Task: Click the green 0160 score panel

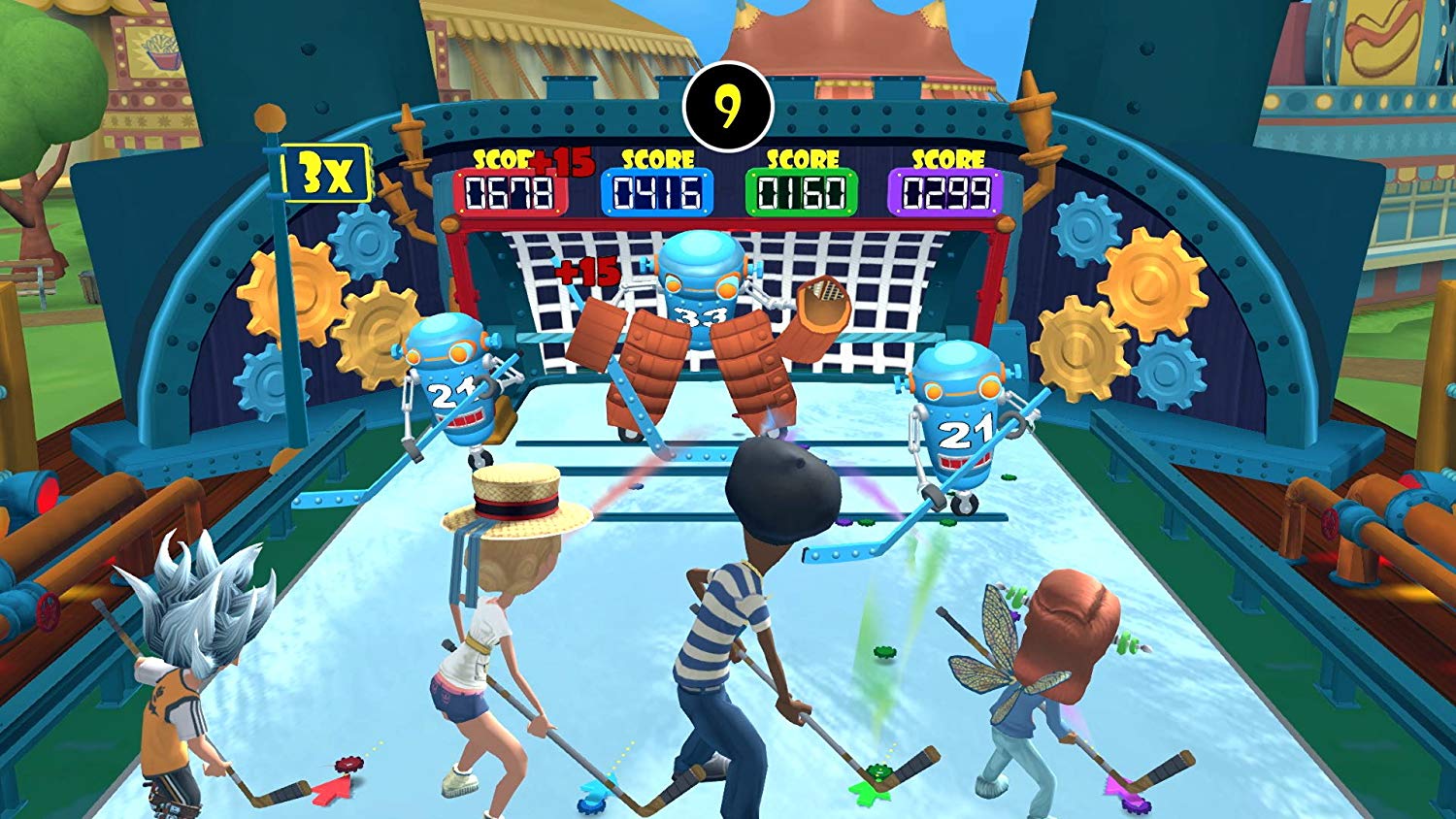Action: [x=803, y=187]
